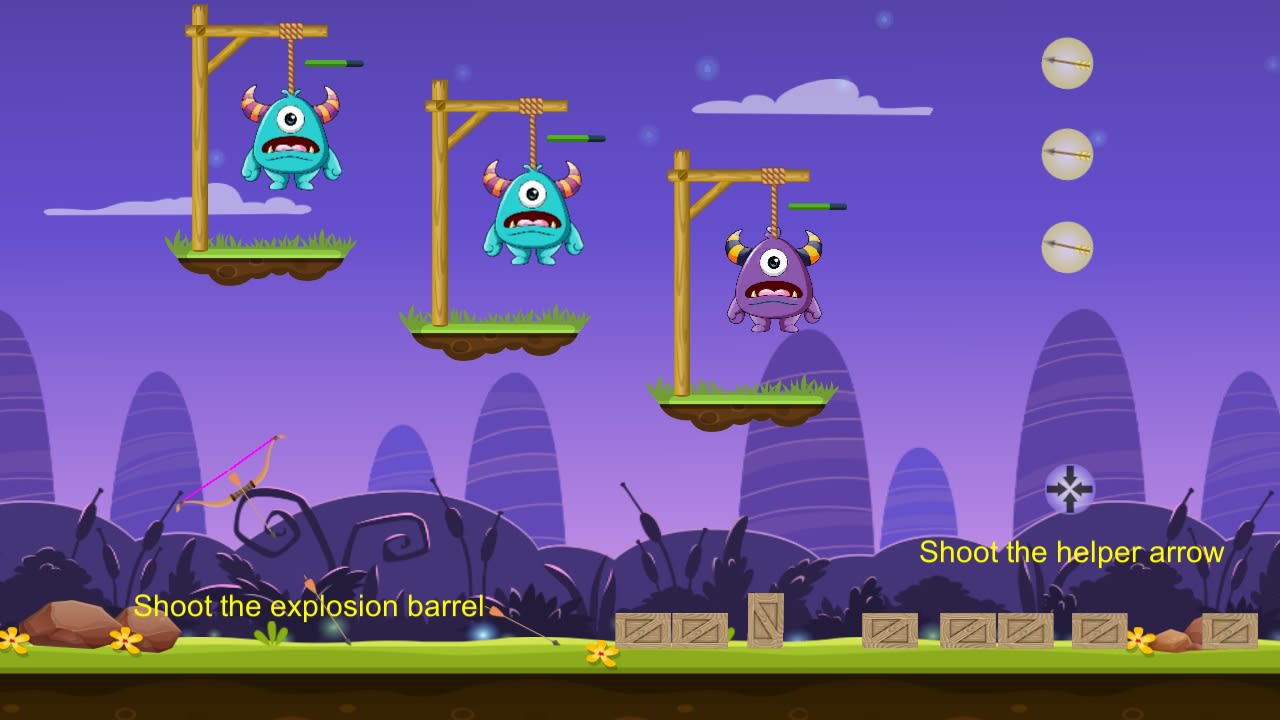Click the 'Shoot the helper arrow' label
1280x720 pixels.
(x=1071, y=552)
